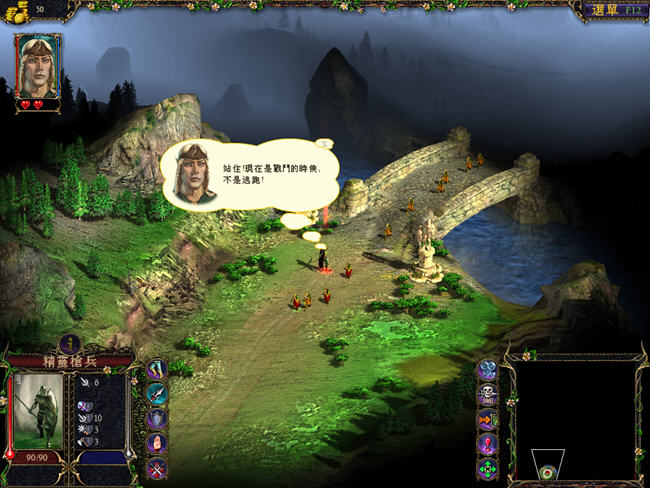The width and height of the screenshot is (650, 488).
Task: Choose the spear attack command
Action: point(157,394)
